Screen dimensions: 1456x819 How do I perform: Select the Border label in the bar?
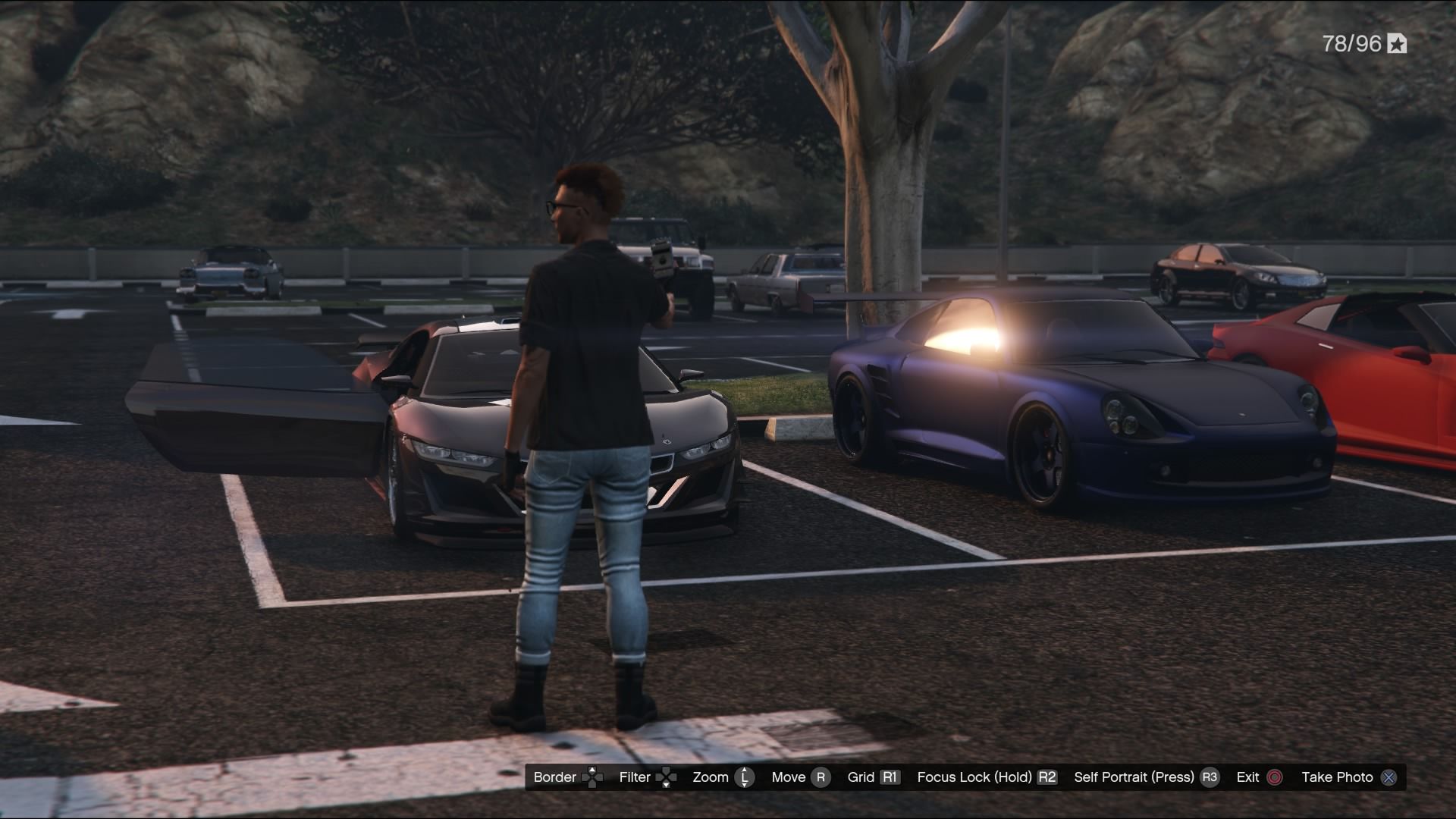pyautogui.click(x=555, y=777)
